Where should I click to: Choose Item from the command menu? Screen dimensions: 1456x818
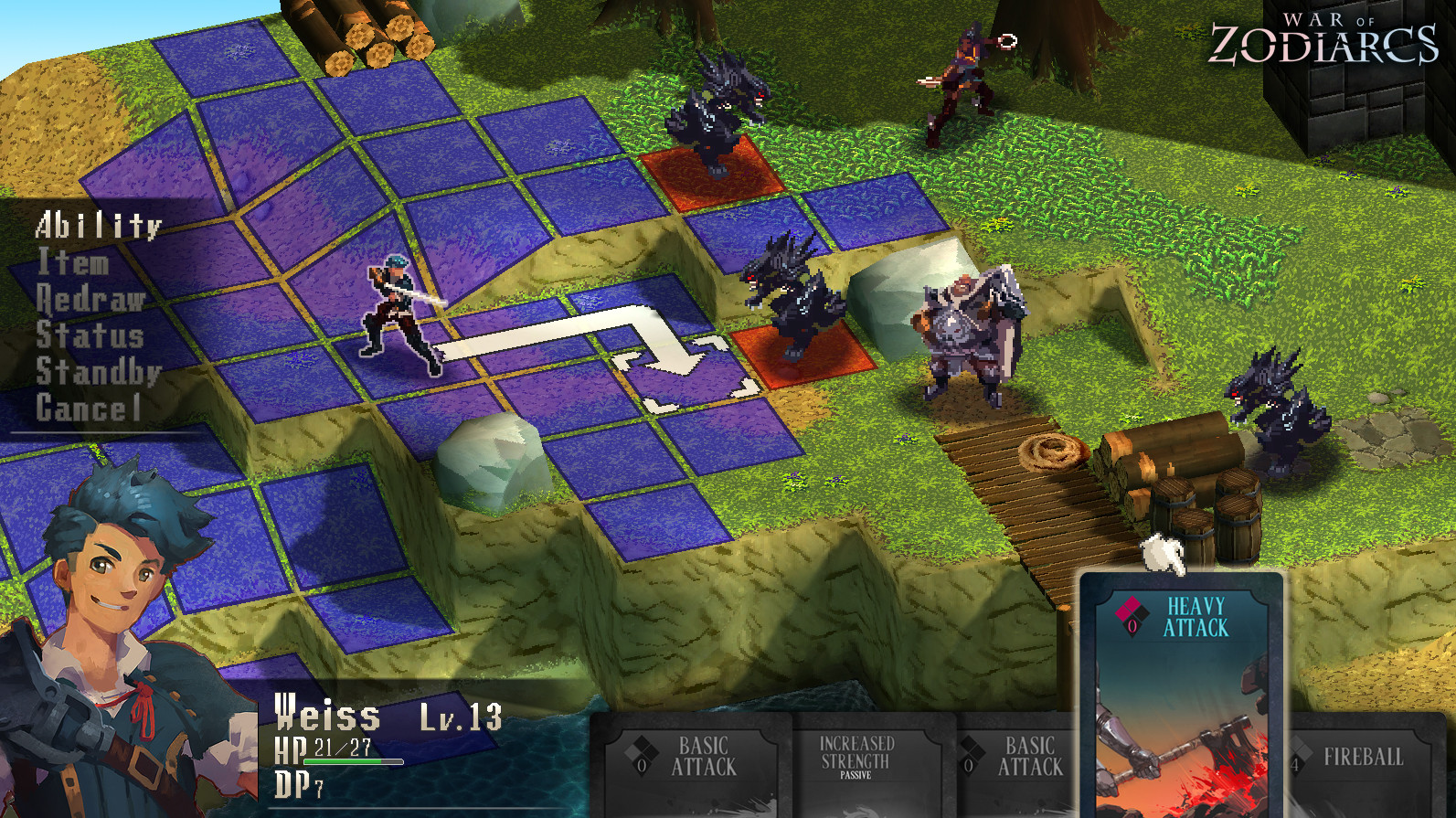(73, 262)
